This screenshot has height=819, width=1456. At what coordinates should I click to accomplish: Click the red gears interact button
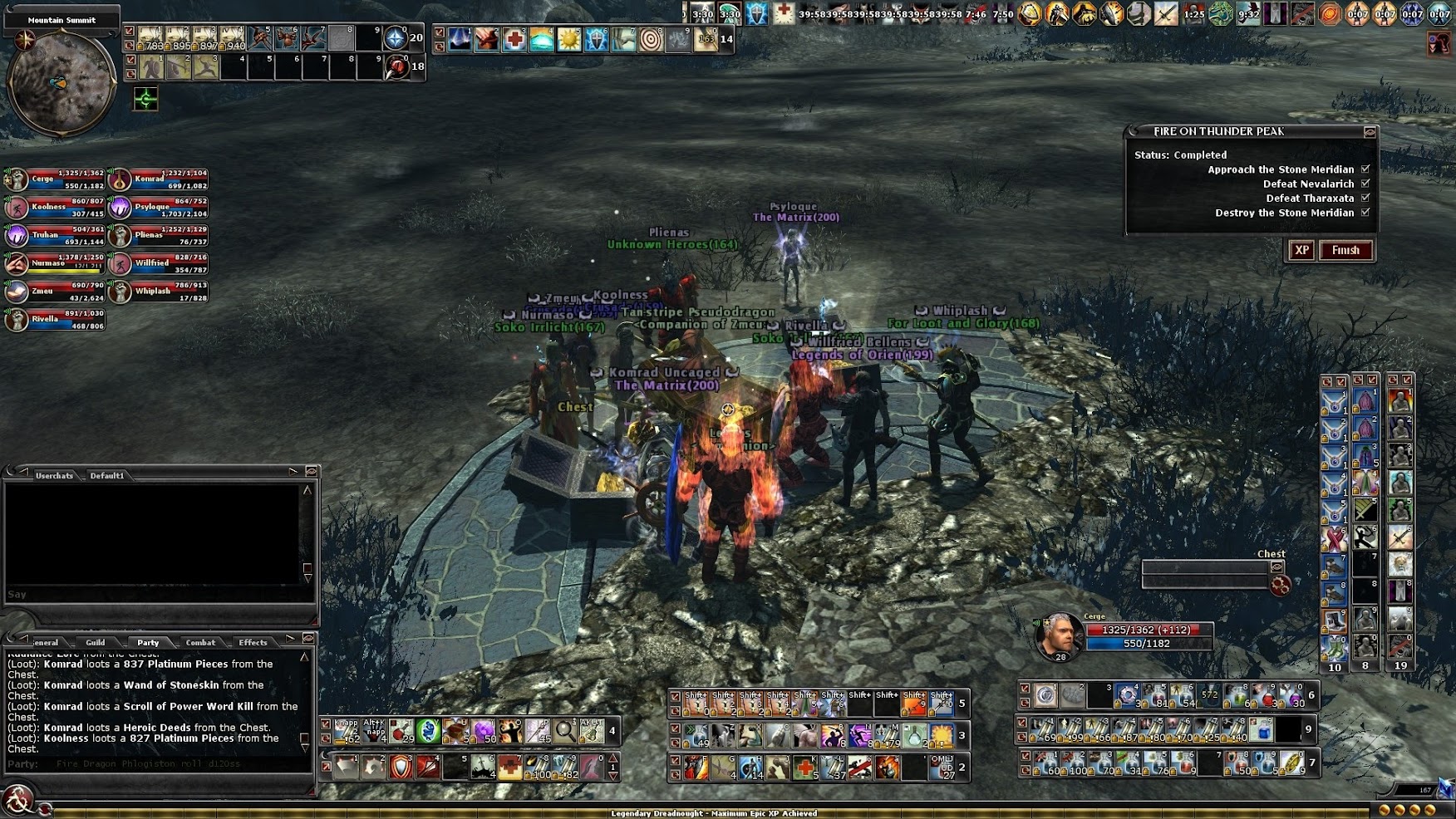coord(1281,586)
